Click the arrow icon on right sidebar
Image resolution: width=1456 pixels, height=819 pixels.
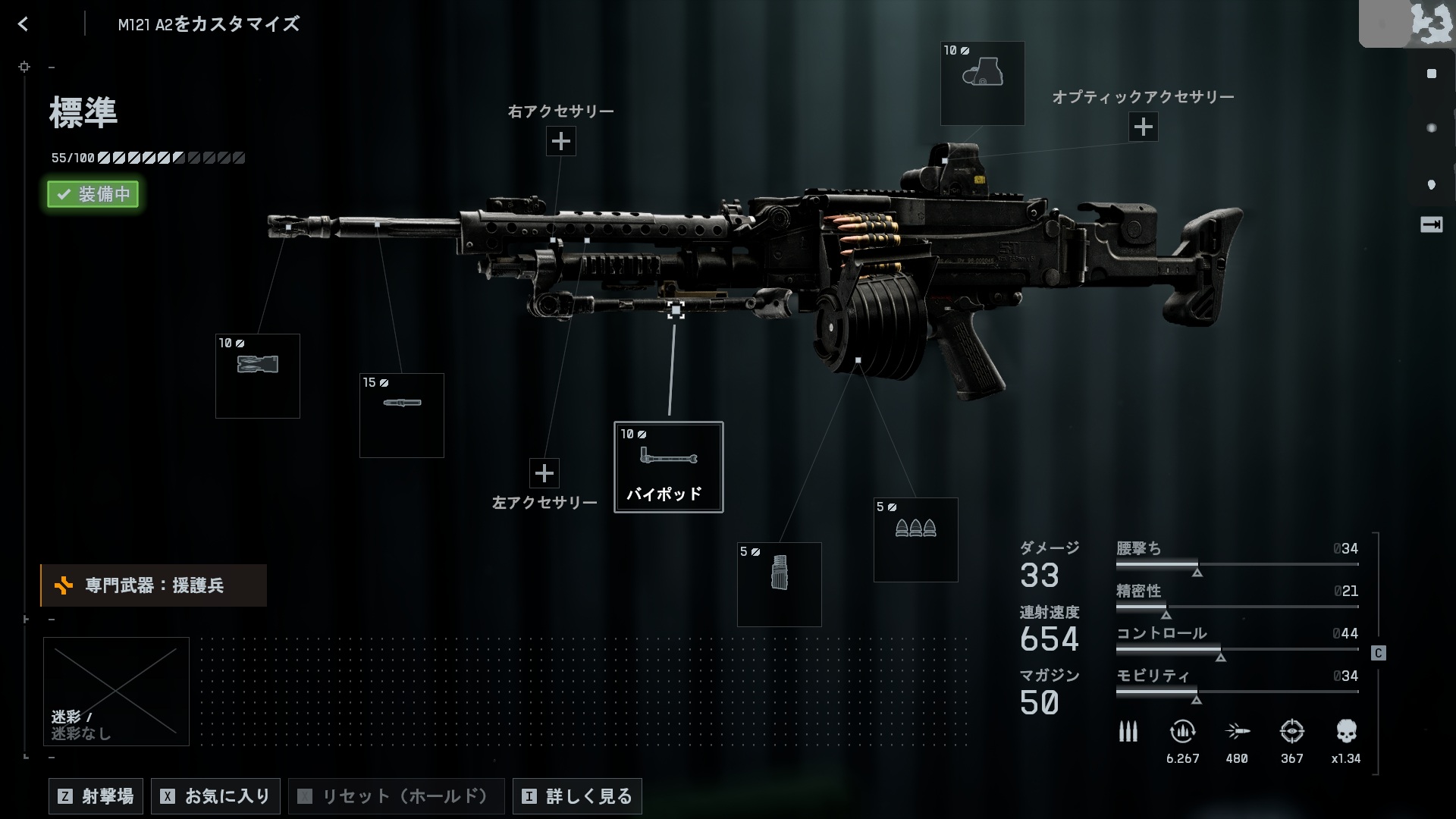1431,224
